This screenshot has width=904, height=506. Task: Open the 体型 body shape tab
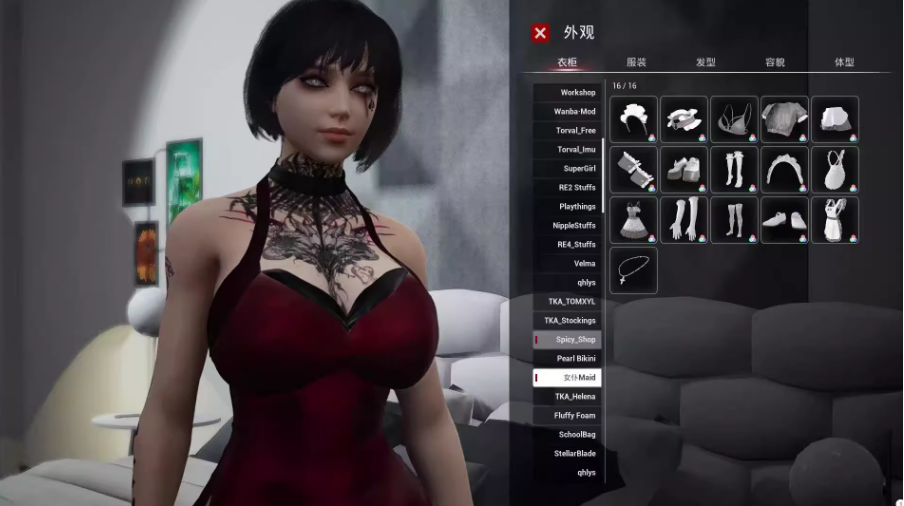tap(845, 62)
